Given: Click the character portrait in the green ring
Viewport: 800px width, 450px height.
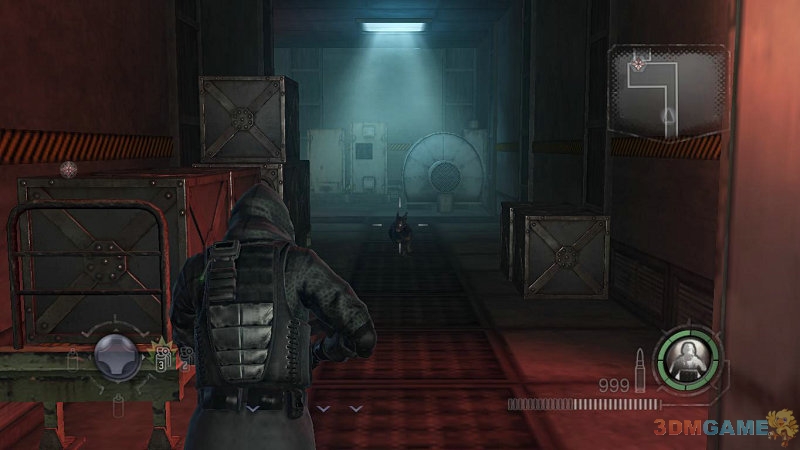Looking at the screenshot, I should 688,357.
